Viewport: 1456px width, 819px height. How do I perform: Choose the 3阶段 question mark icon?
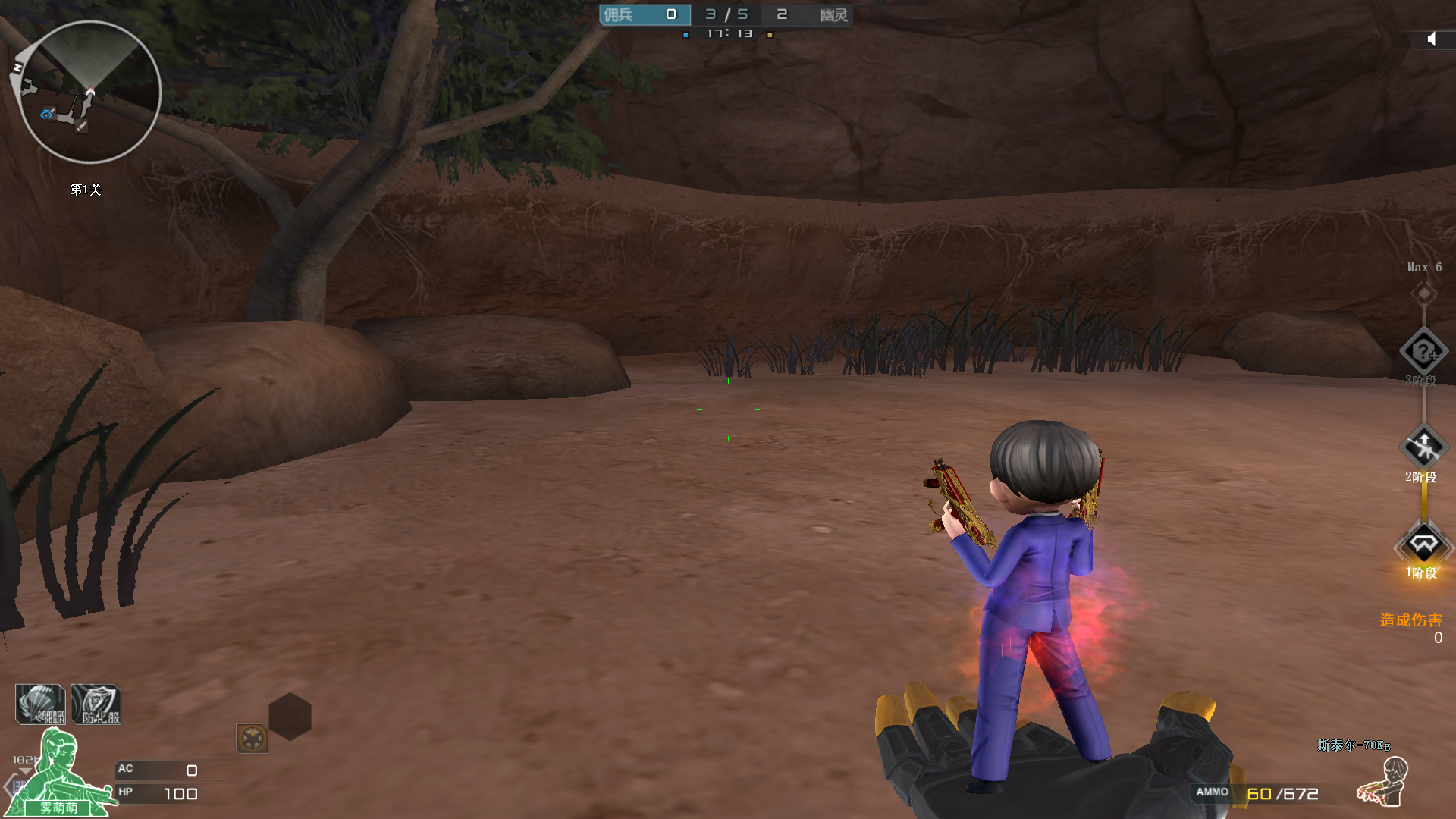(x=1423, y=351)
